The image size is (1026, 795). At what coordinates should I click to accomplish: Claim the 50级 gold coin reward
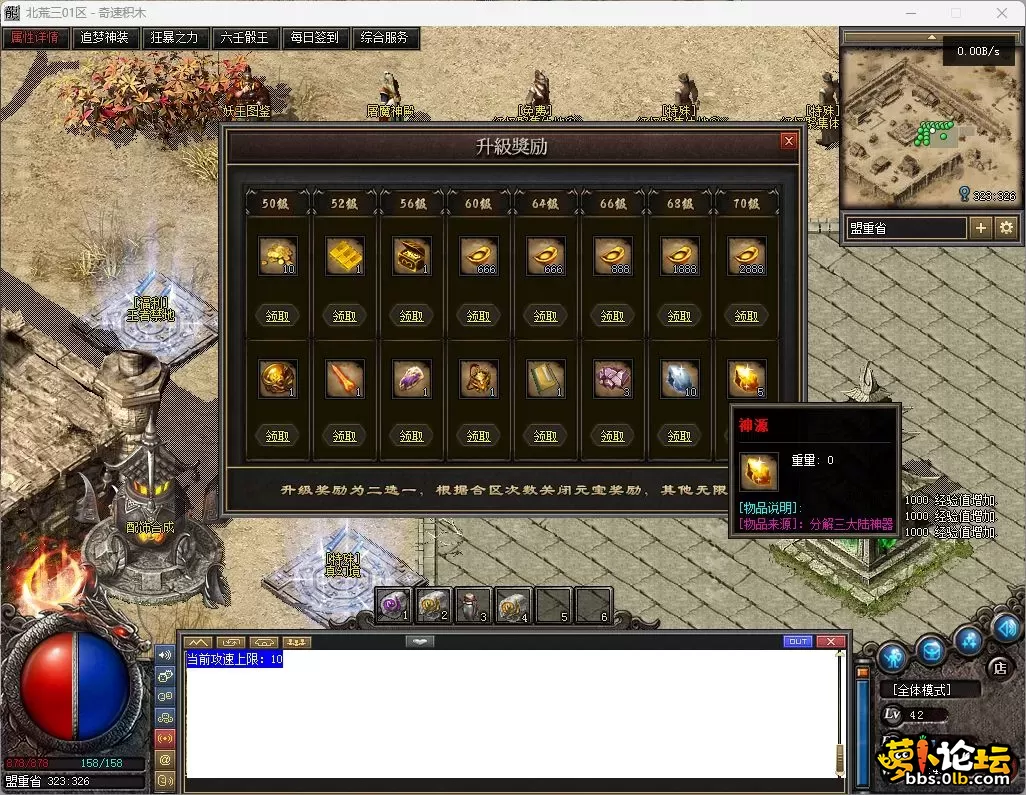[278, 316]
